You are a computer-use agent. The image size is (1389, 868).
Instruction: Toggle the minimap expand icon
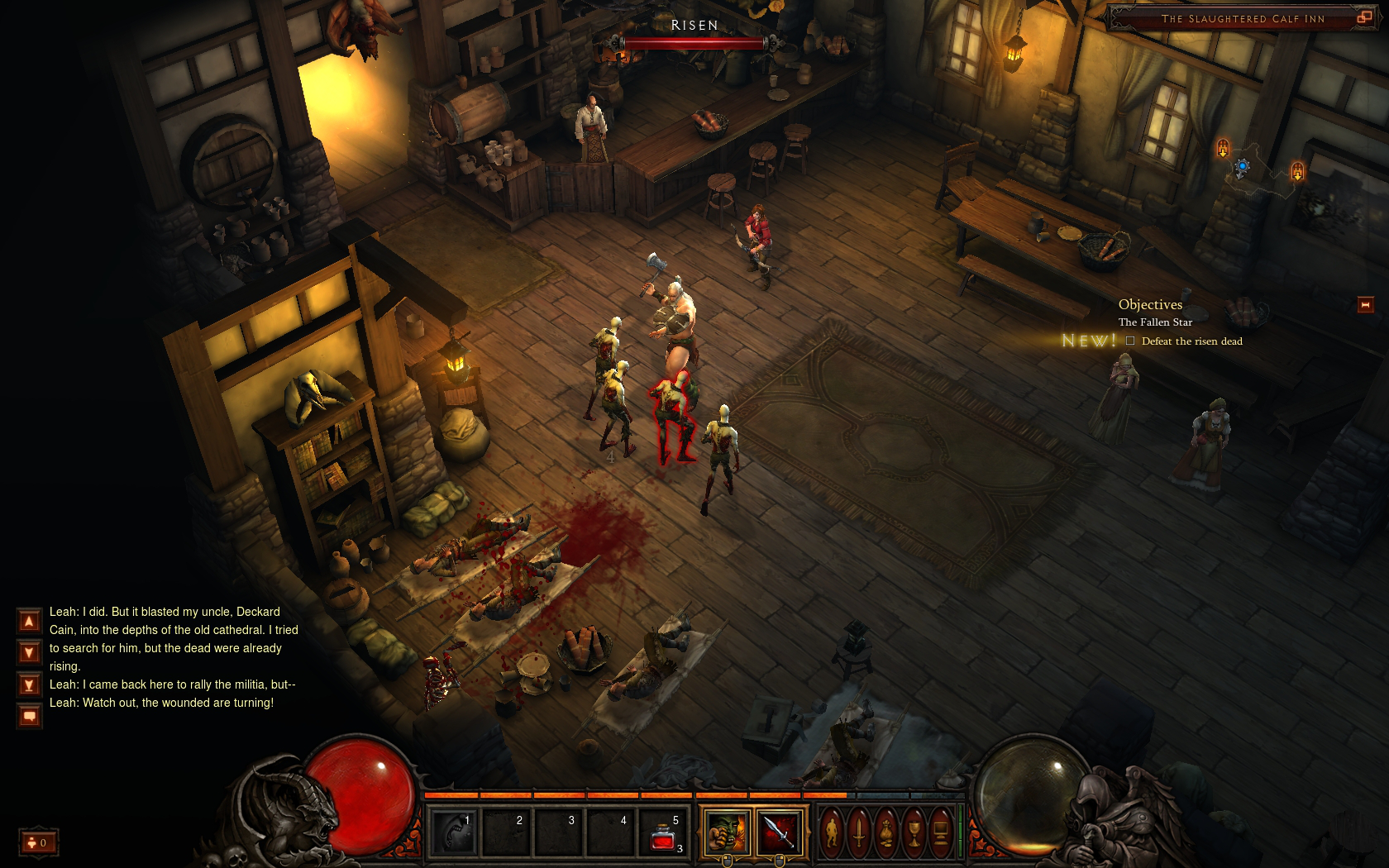coord(1364,17)
